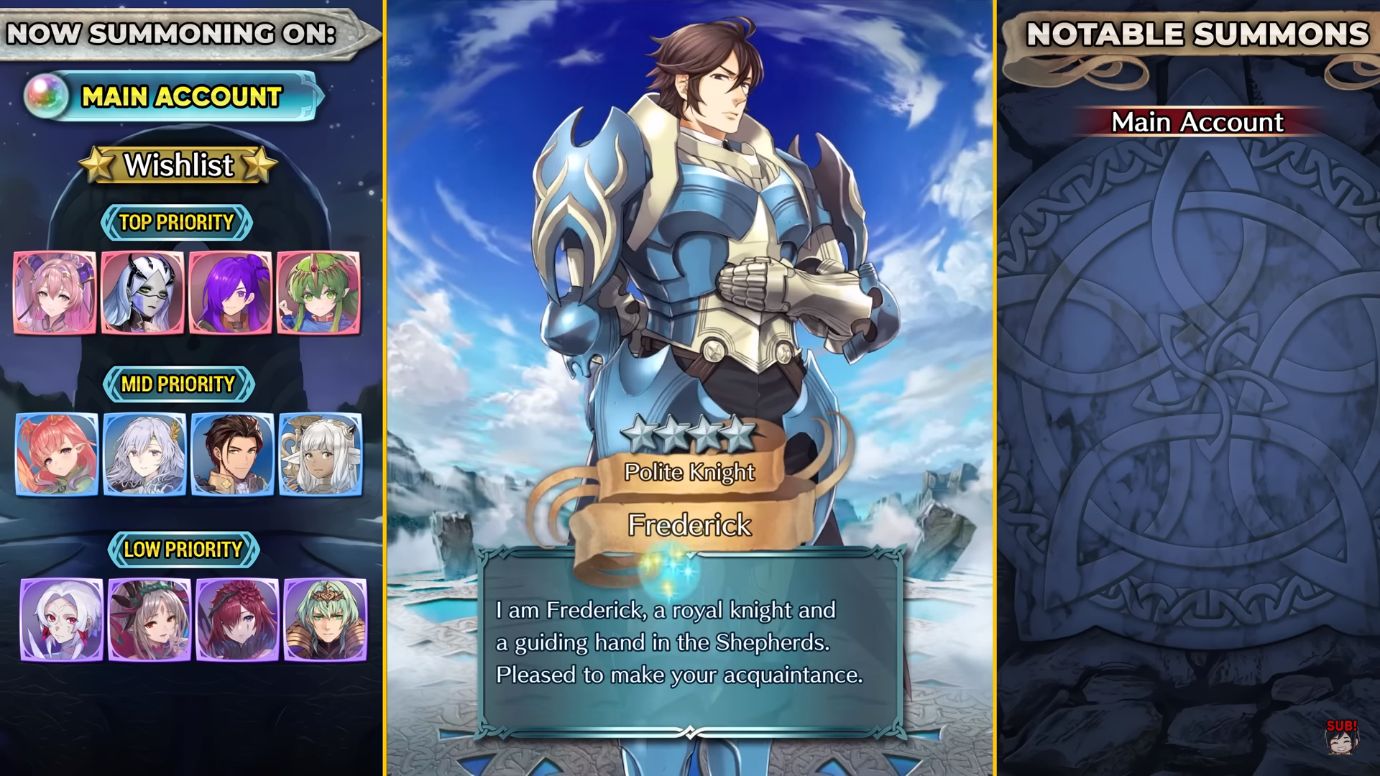Choose the pale red-eyed white-haired portrait
The height and width of the screenshot is (776, 1380).
coord(62,620)
